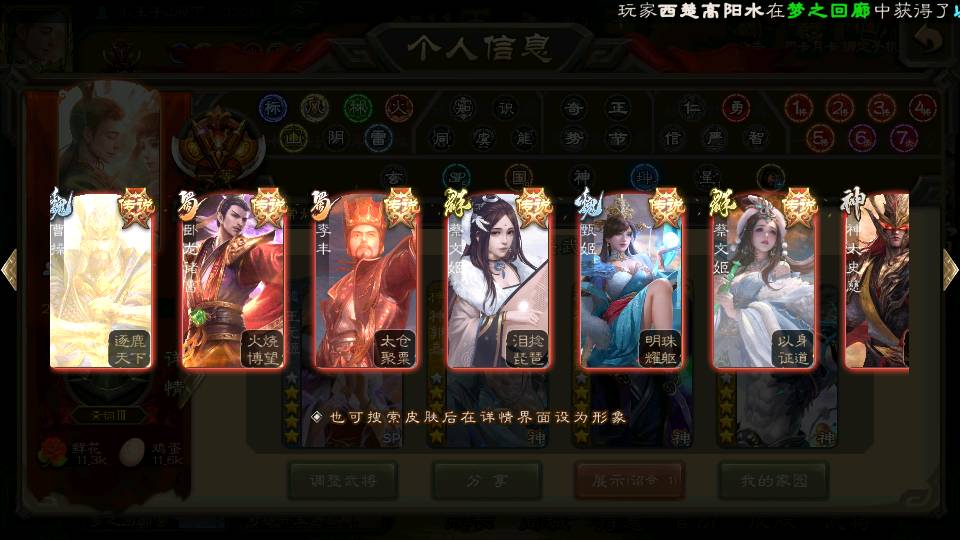The width and height of the screenshot is (960, 540).
Task: Choose 甄姬's 明珠耀躯 skin card
Action: tap(631, 282)
